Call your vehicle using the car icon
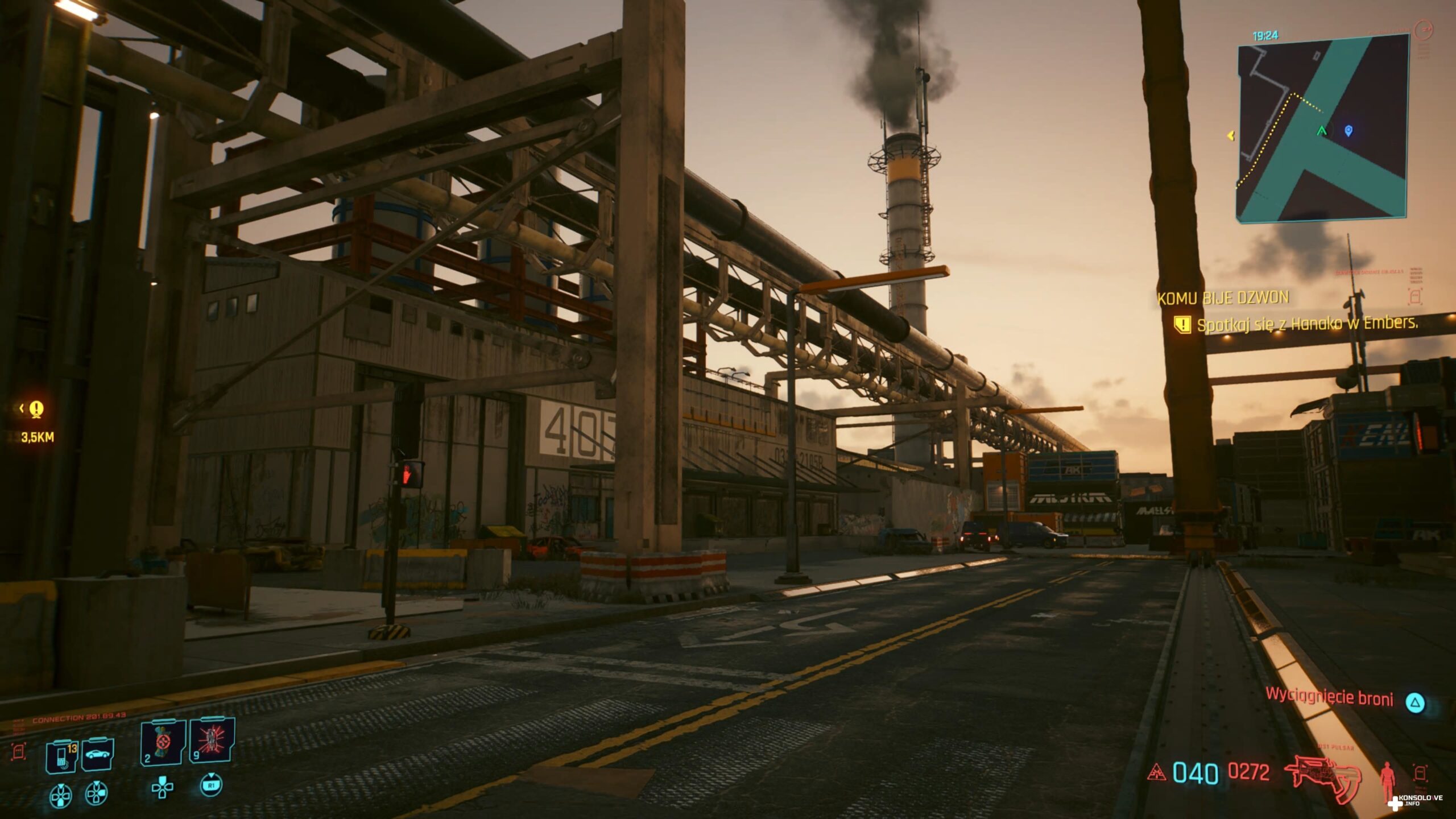 [x=97, y=755]
